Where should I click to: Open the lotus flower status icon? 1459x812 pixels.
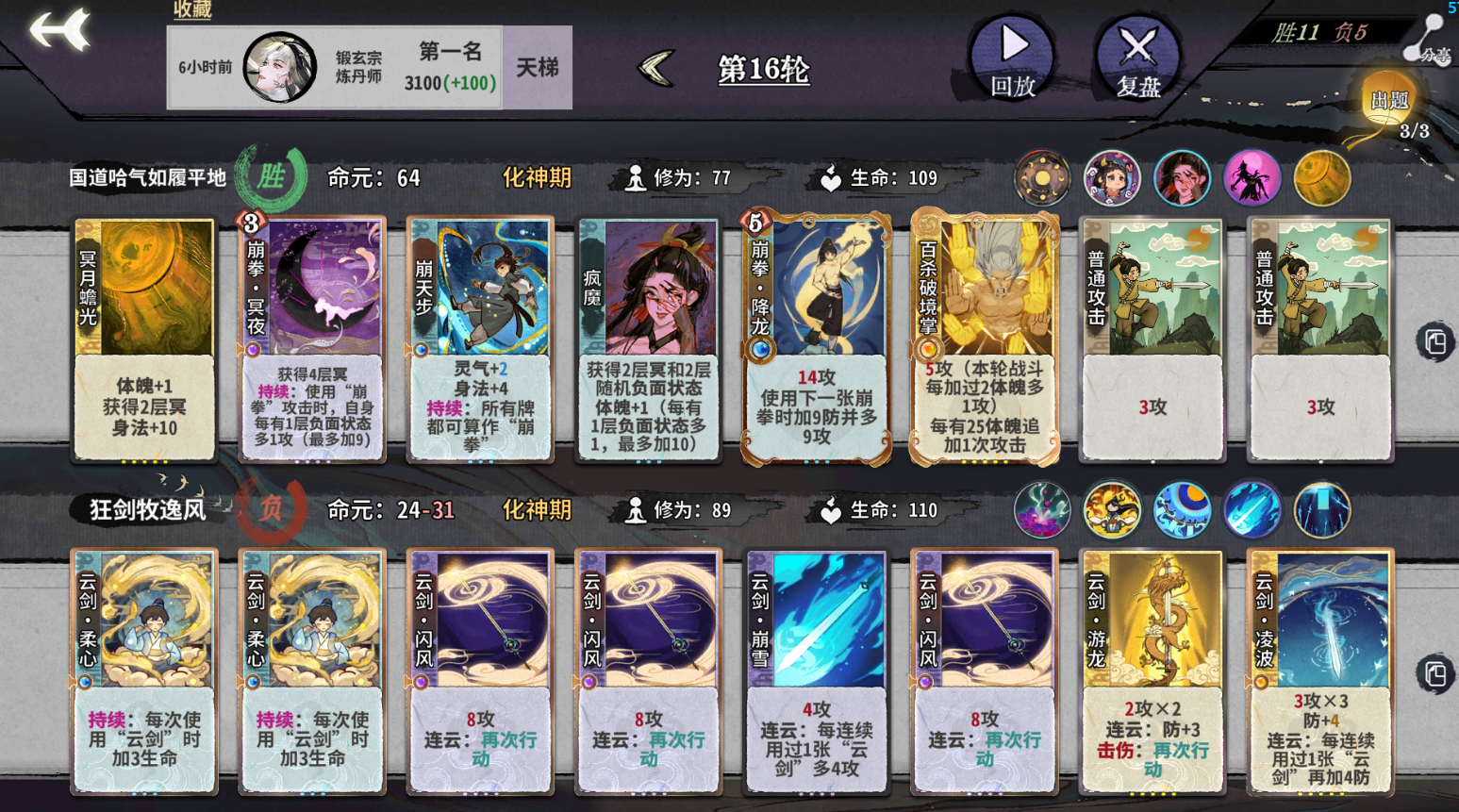[1042, 509]
